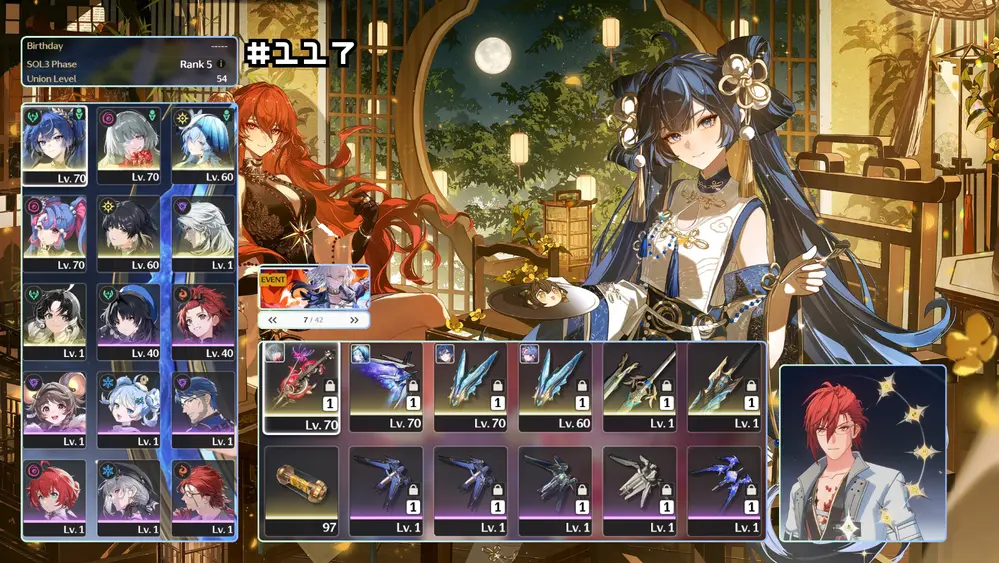Pick the pink and blue twin-tail character
The width and height of the screenshot is (999, 563).
point(54,233)
